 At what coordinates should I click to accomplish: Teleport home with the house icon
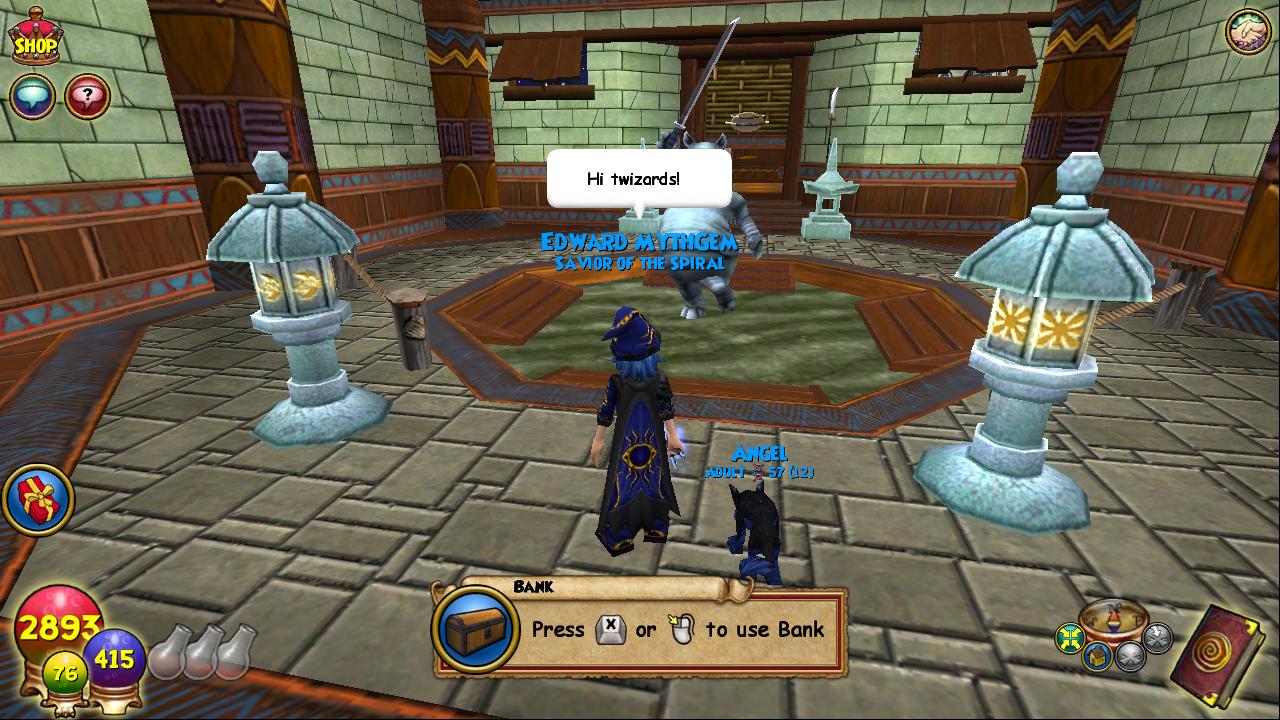click(x=1098, y=656)
